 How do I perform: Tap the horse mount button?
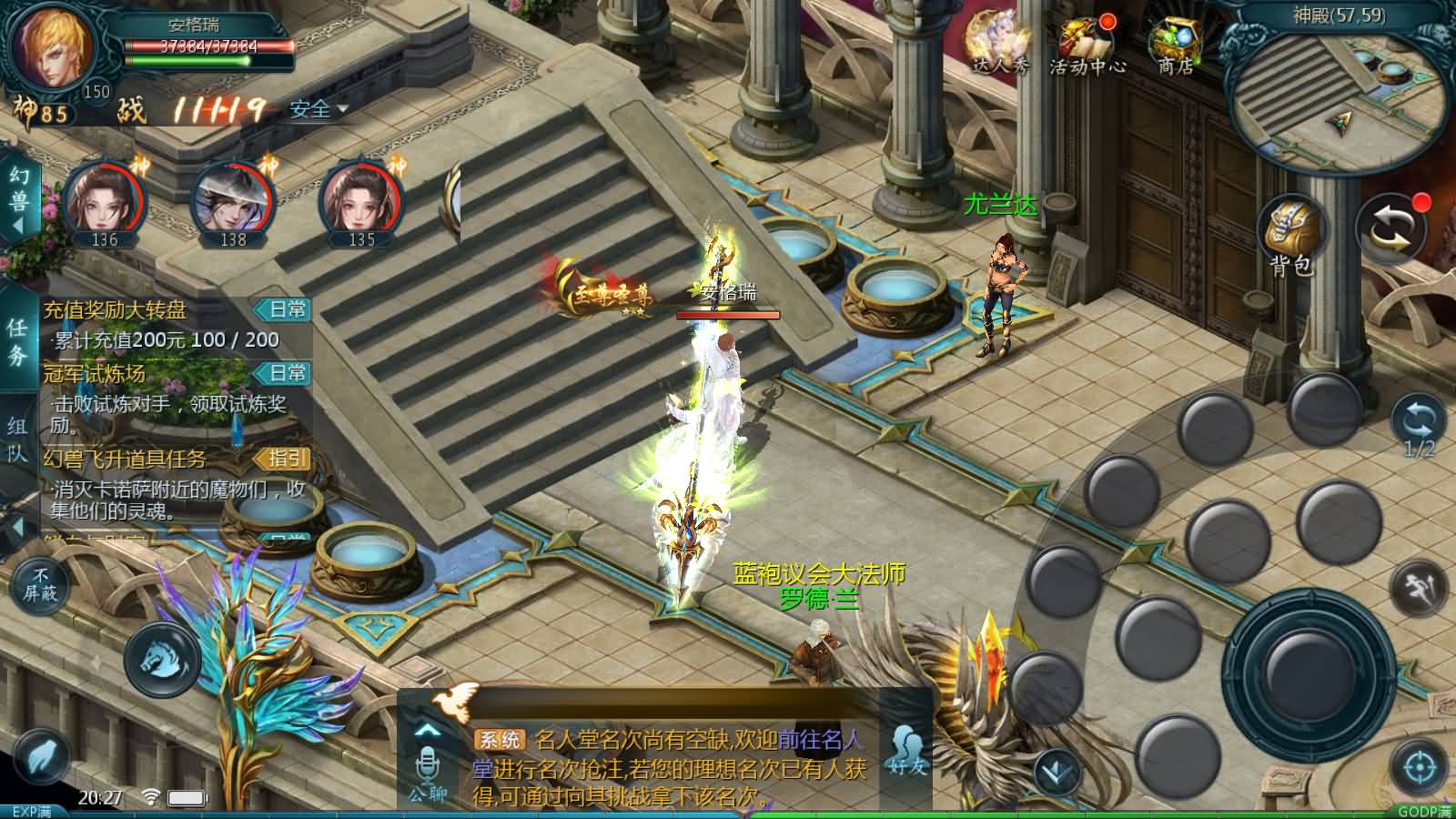click(x=162, y=659)
